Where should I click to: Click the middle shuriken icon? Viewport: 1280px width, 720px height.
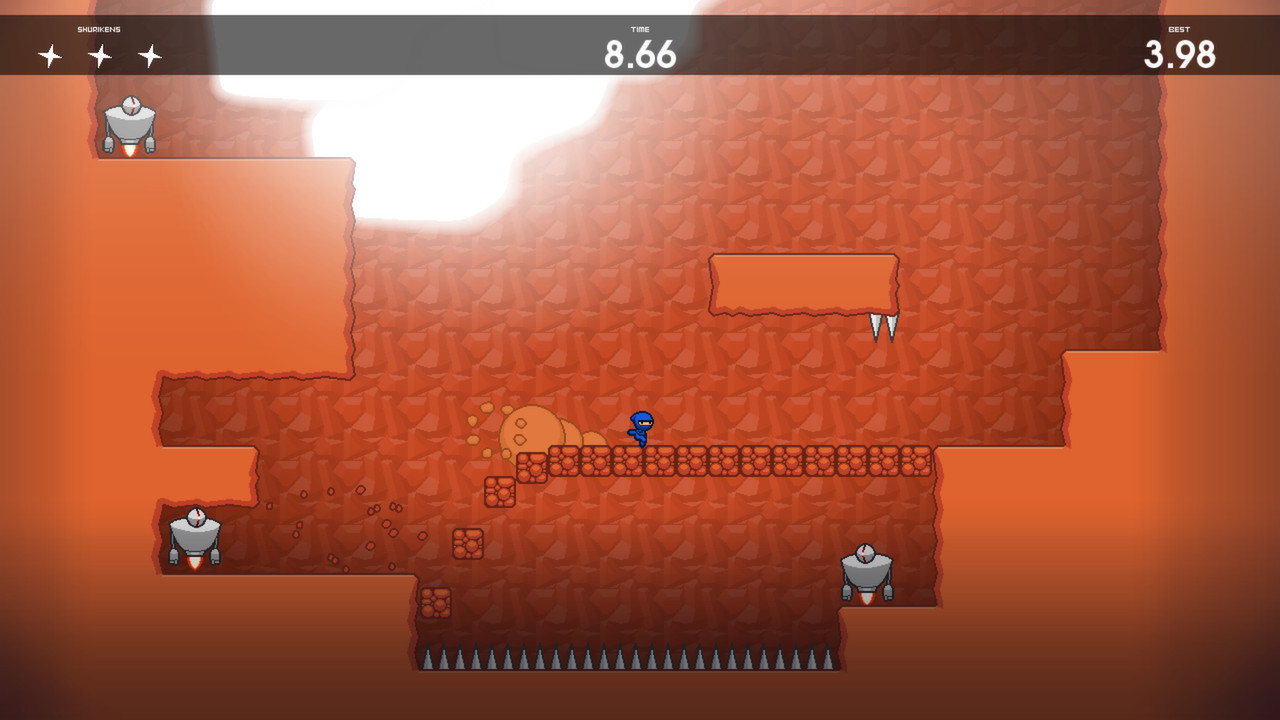point(100,54)
